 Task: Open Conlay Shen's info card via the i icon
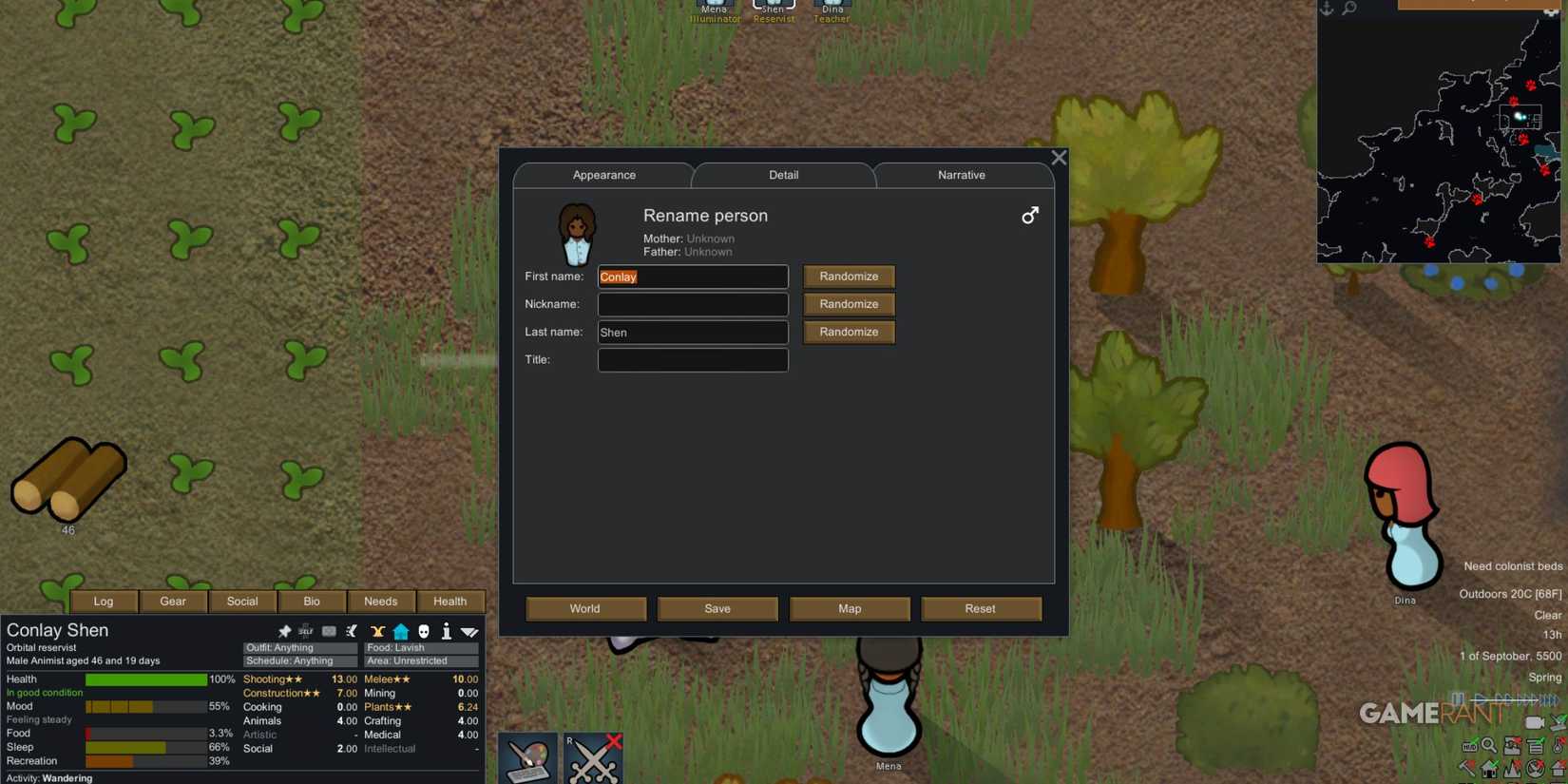point(446,630)
